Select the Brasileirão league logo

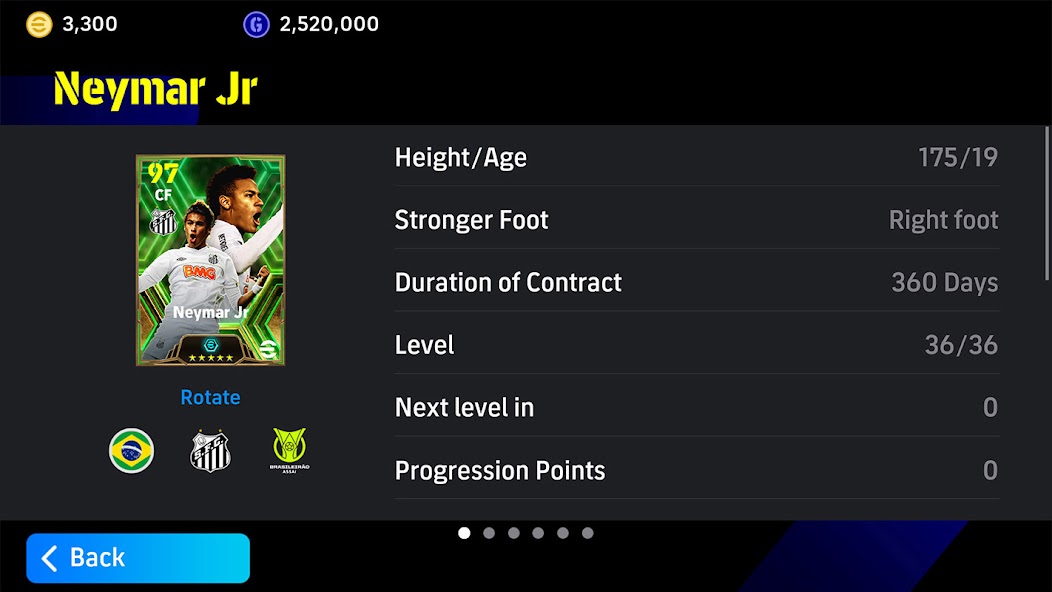pyautogui.click(x=290, y=450)
